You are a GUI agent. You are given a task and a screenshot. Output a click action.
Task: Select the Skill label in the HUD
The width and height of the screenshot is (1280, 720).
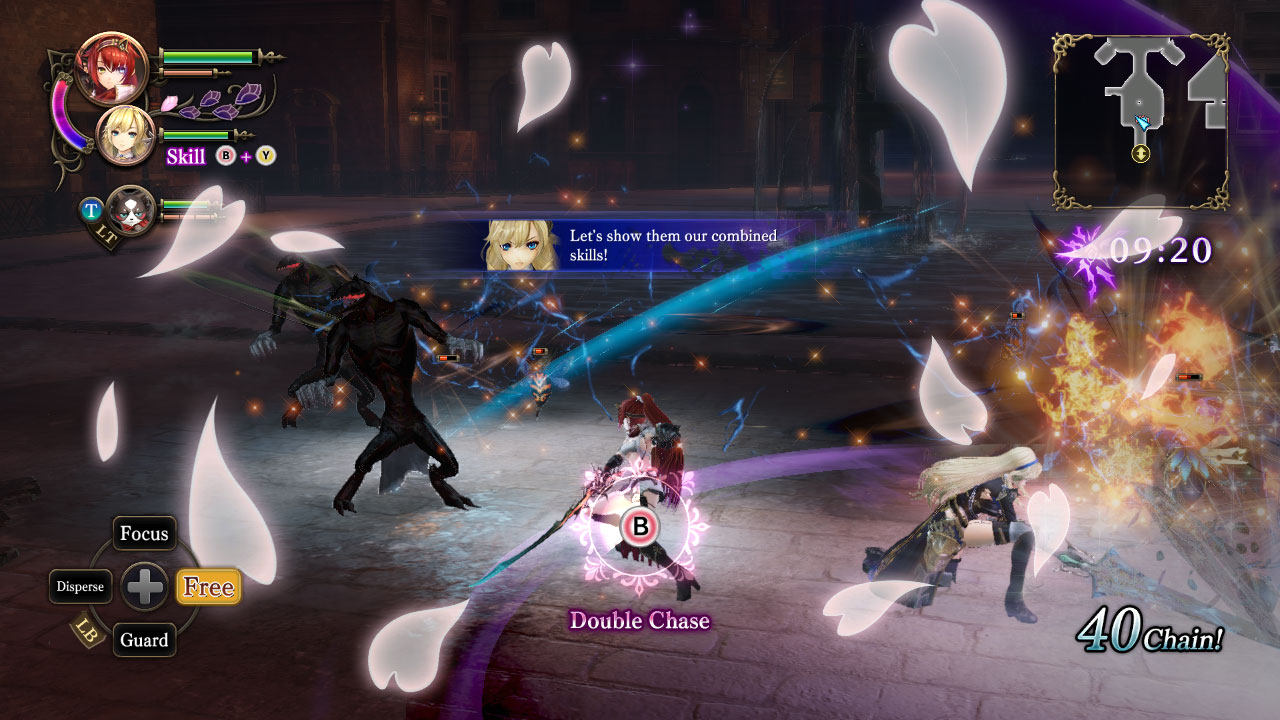[x=184, y=157]
